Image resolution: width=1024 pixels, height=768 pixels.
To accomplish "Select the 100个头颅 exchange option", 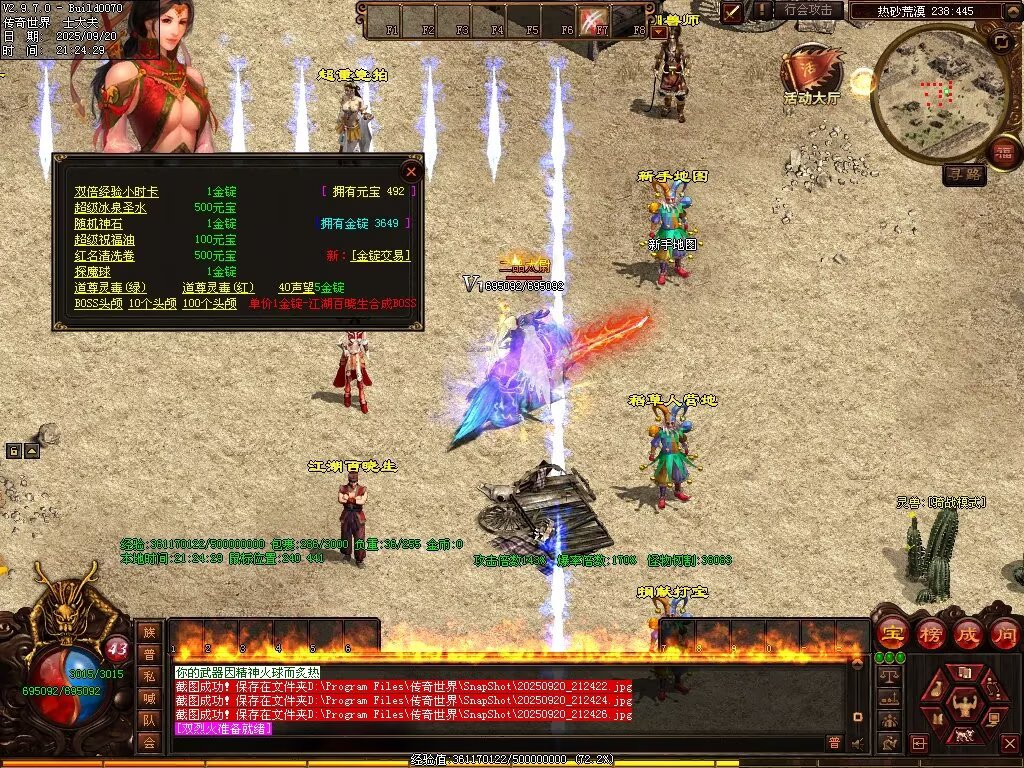I will pos(209,304).
